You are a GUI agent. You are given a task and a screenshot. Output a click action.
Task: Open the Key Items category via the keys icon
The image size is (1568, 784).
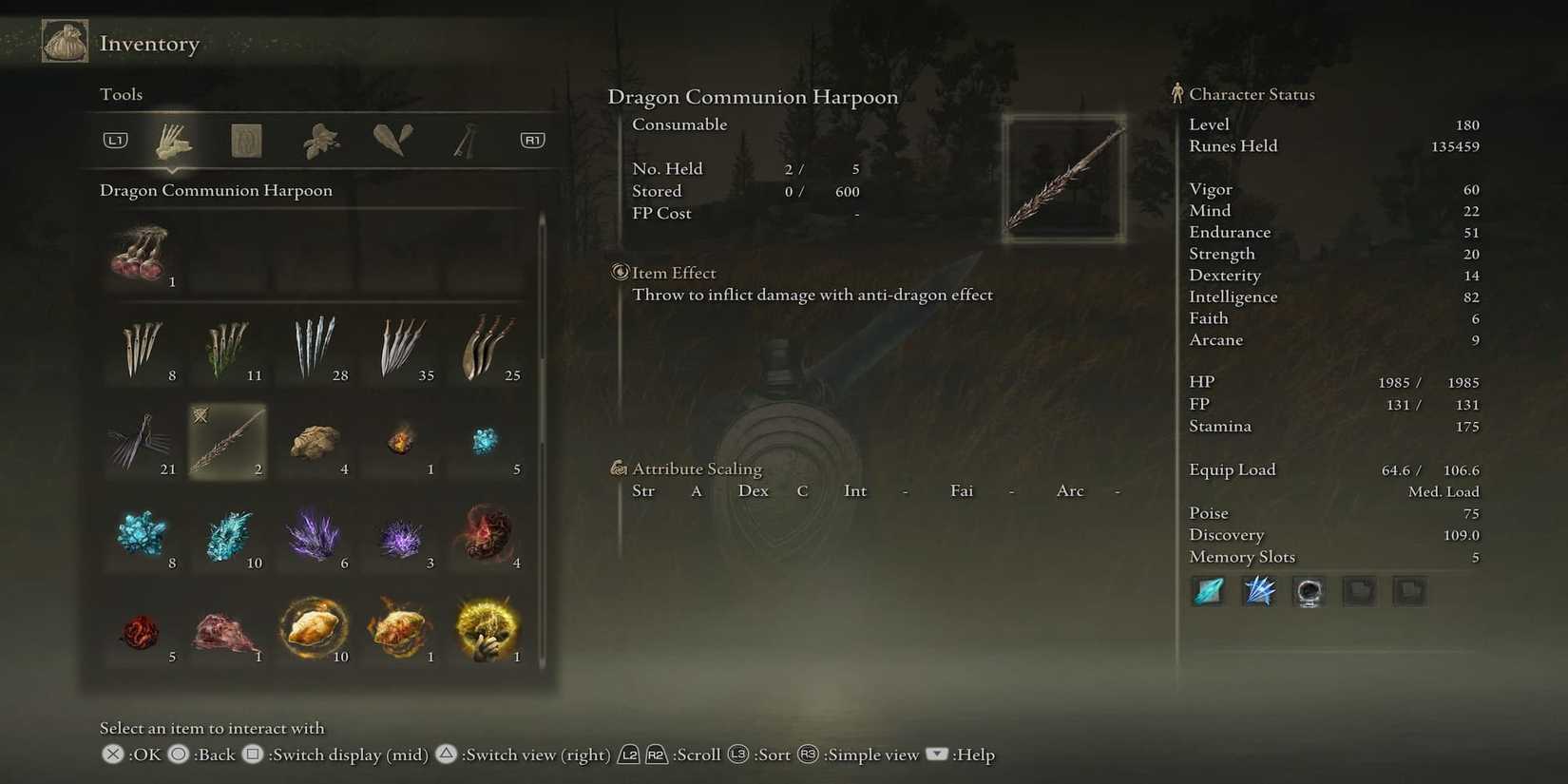[463, 139]
